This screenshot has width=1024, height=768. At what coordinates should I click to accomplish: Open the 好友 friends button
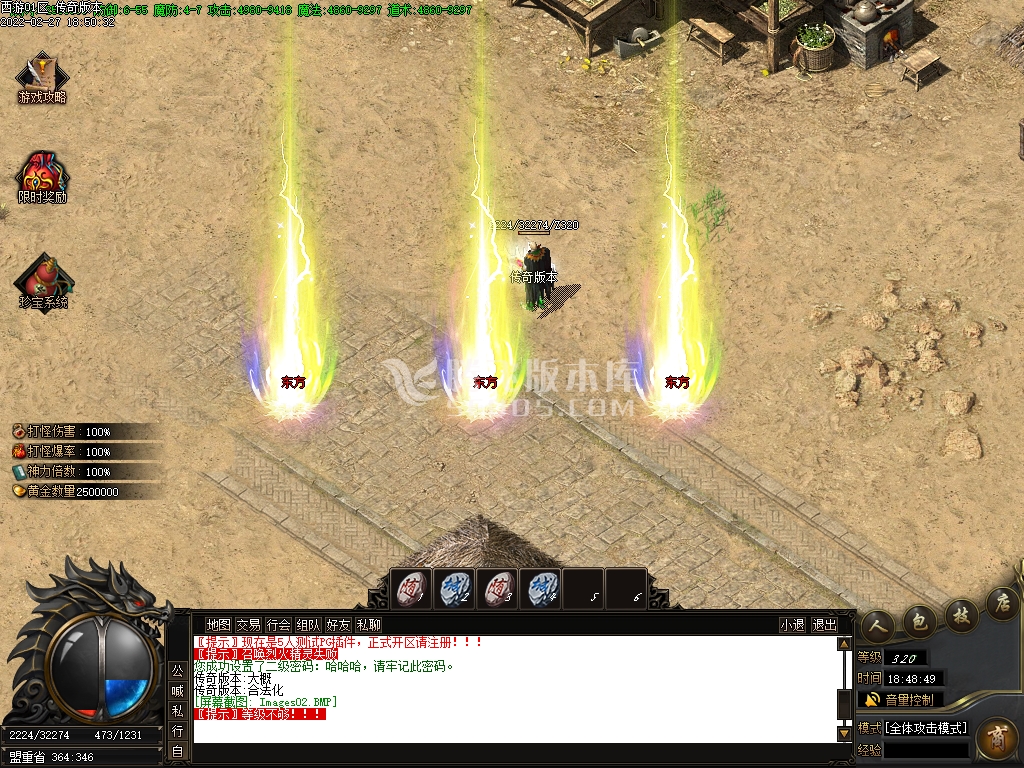pos(339,625)
